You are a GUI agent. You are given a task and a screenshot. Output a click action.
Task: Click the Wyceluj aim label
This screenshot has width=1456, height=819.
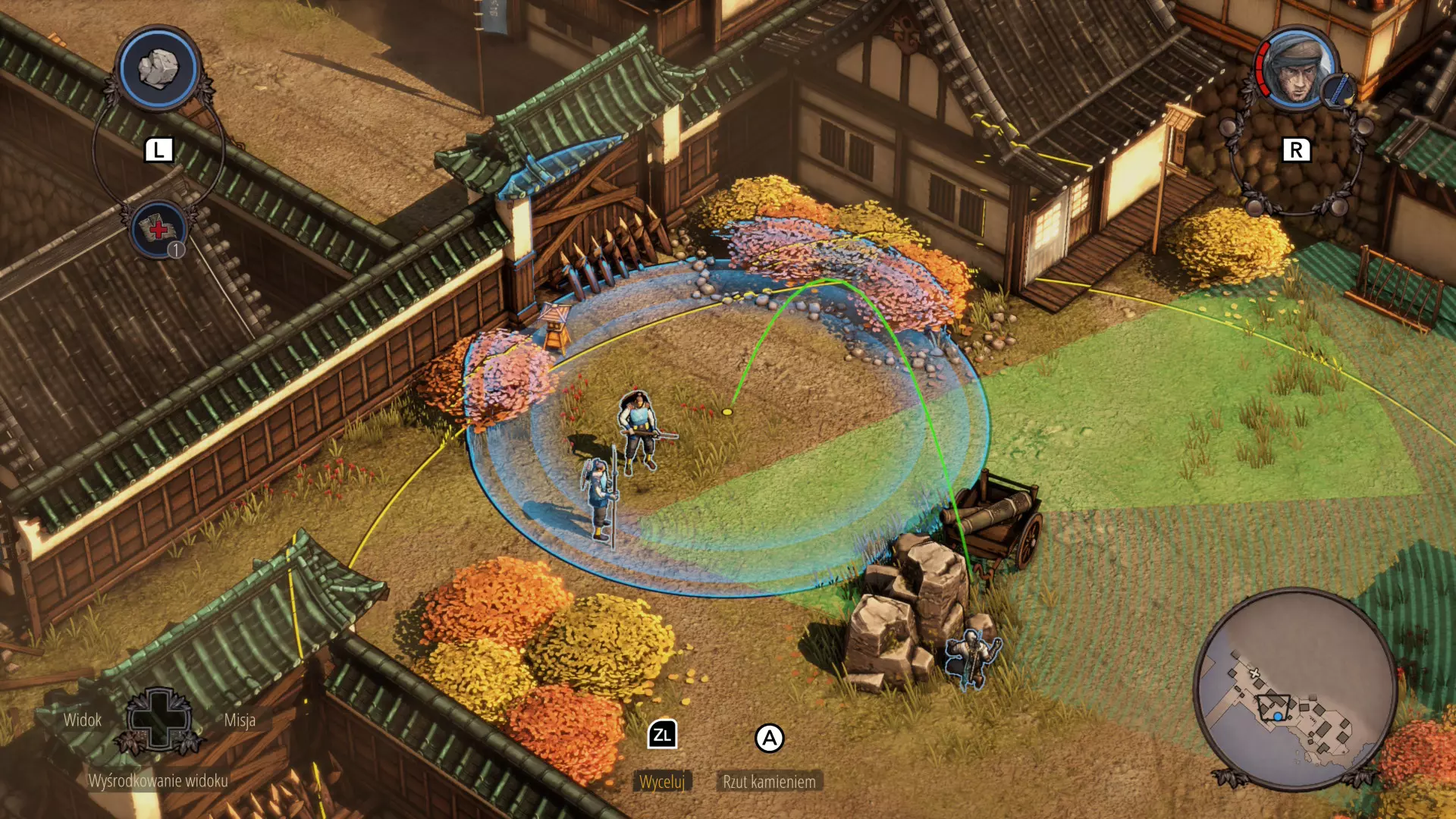click(661, 782)
